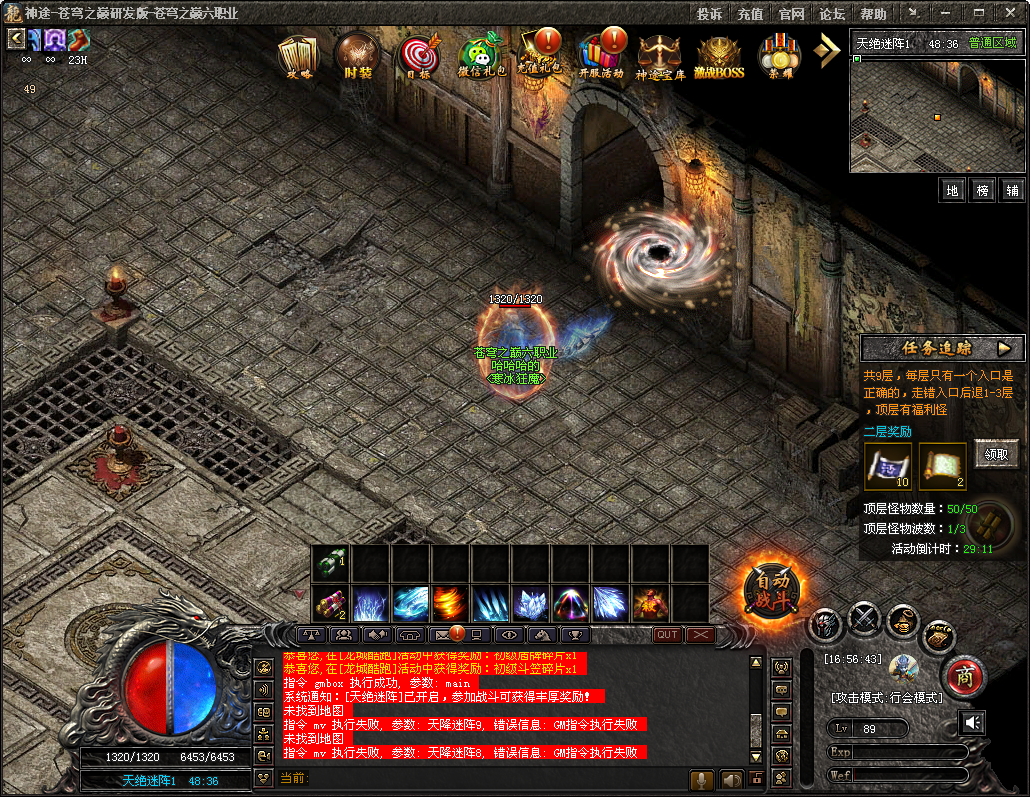Open the 神途宝库 treasury
The width and height of the screenshot is (1030, 797).
(x=659, y=57)
